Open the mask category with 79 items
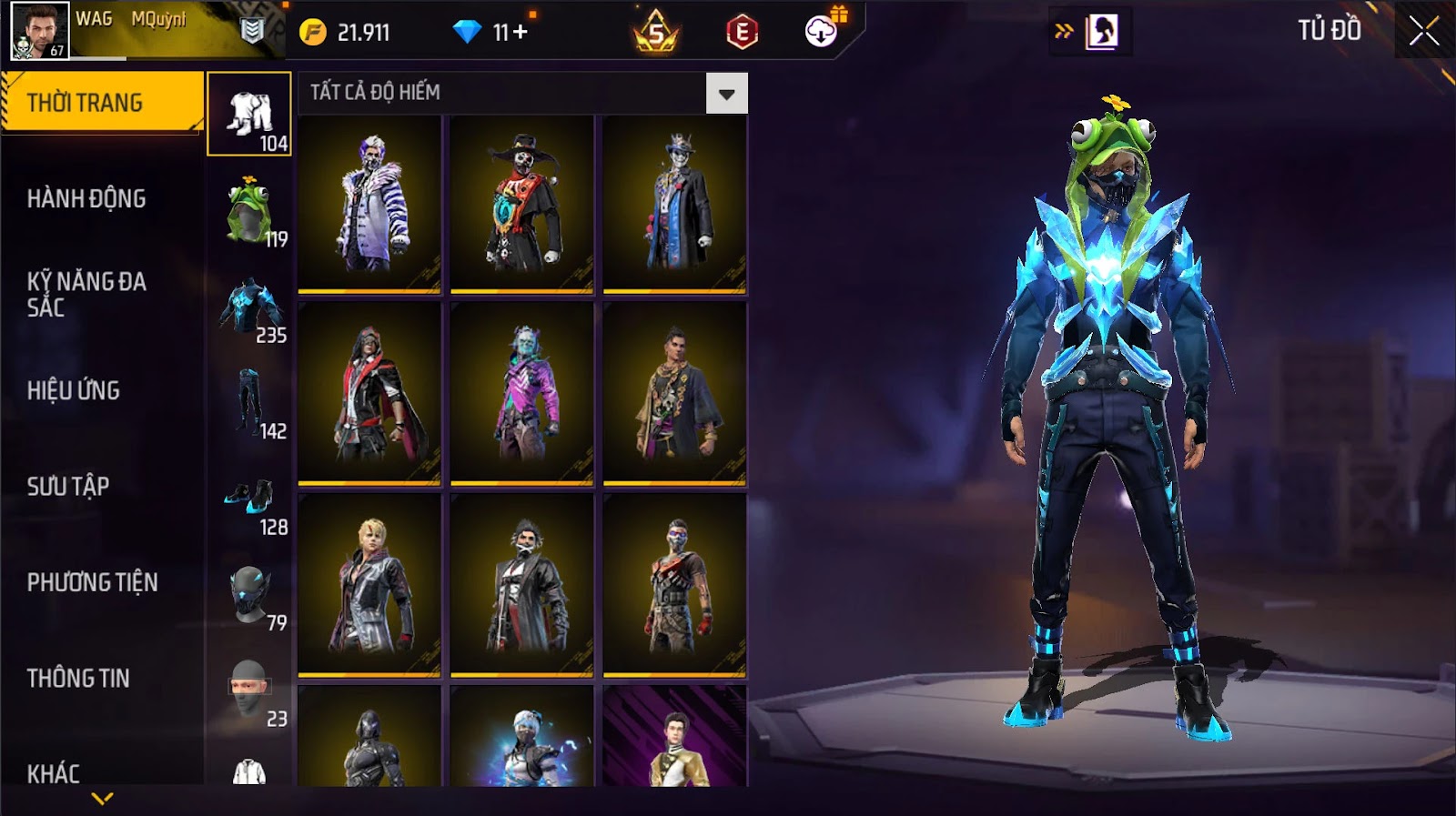This screenshot has width=1456, height=816. click(x=250, y=595)
